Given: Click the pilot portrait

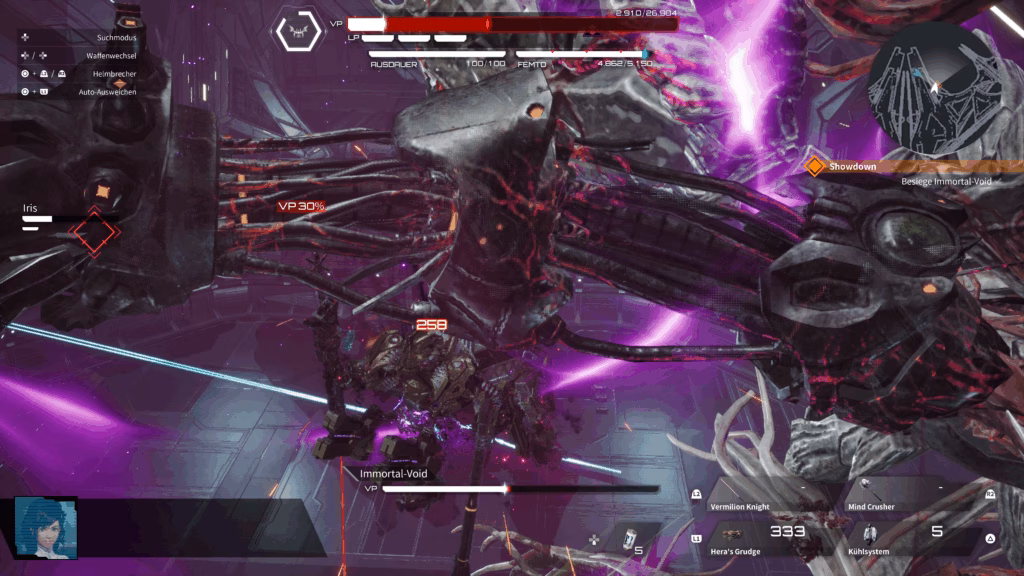Looking at the screenshot, I should (x=45, y=527).
